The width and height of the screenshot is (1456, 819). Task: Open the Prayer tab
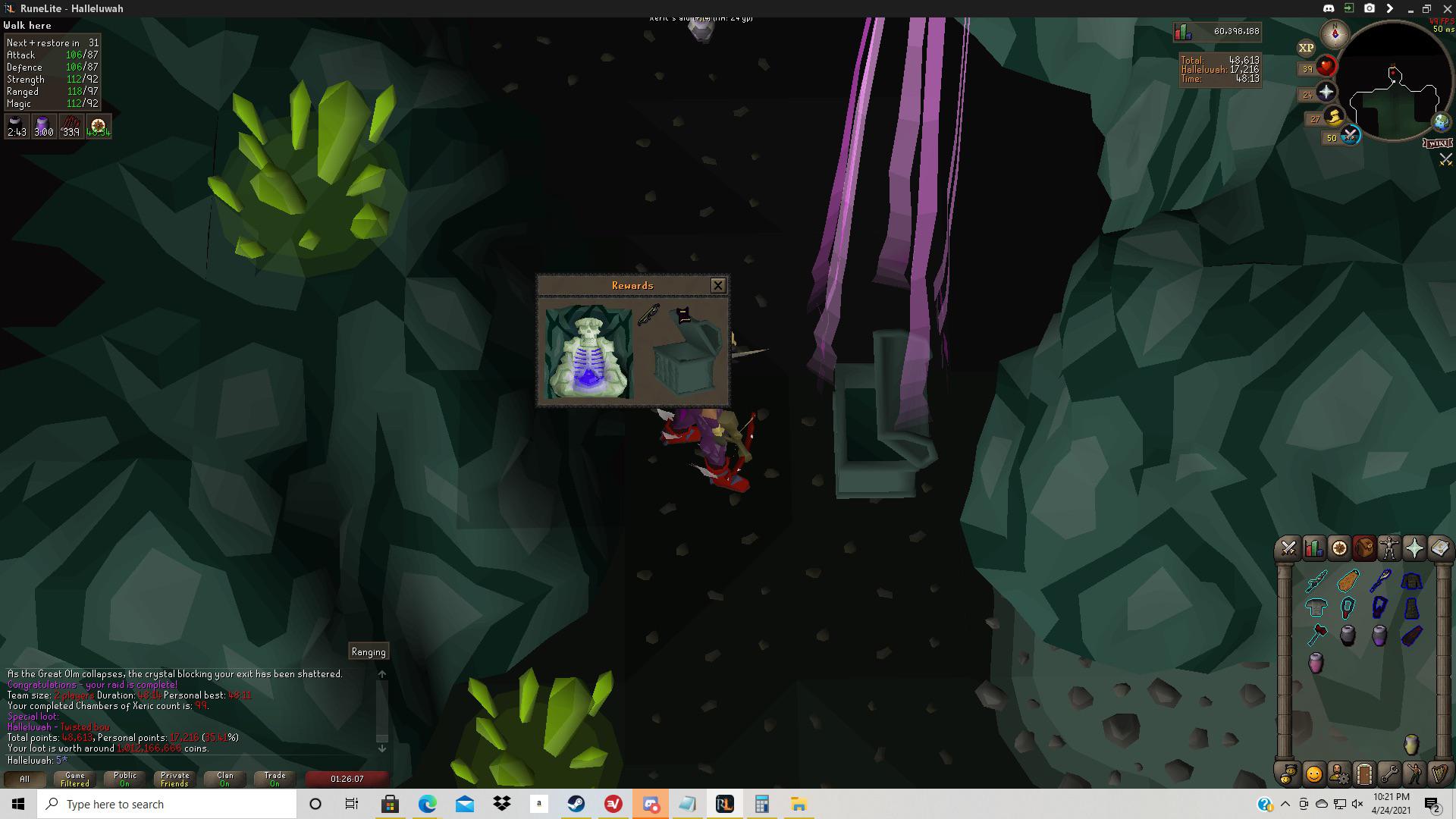point(1415,548)
